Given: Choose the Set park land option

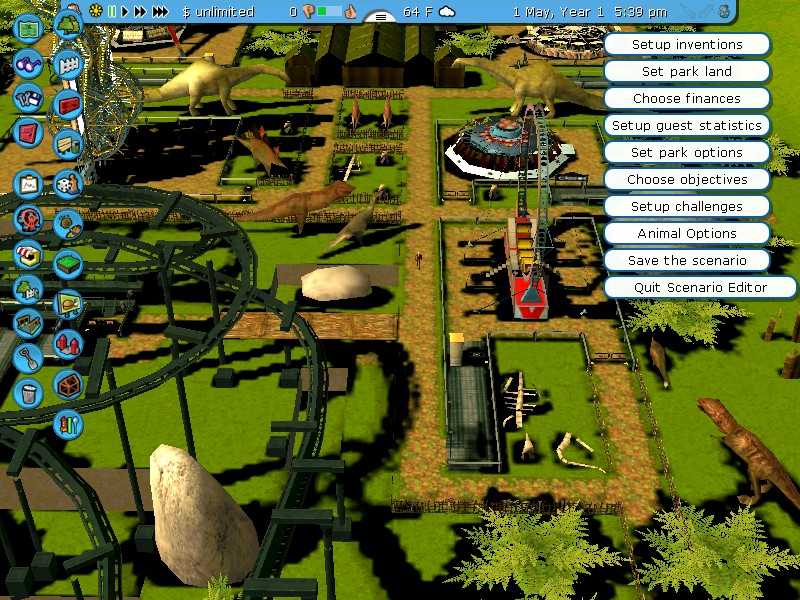Looking at the screenshot, I should tap(686, 72).
